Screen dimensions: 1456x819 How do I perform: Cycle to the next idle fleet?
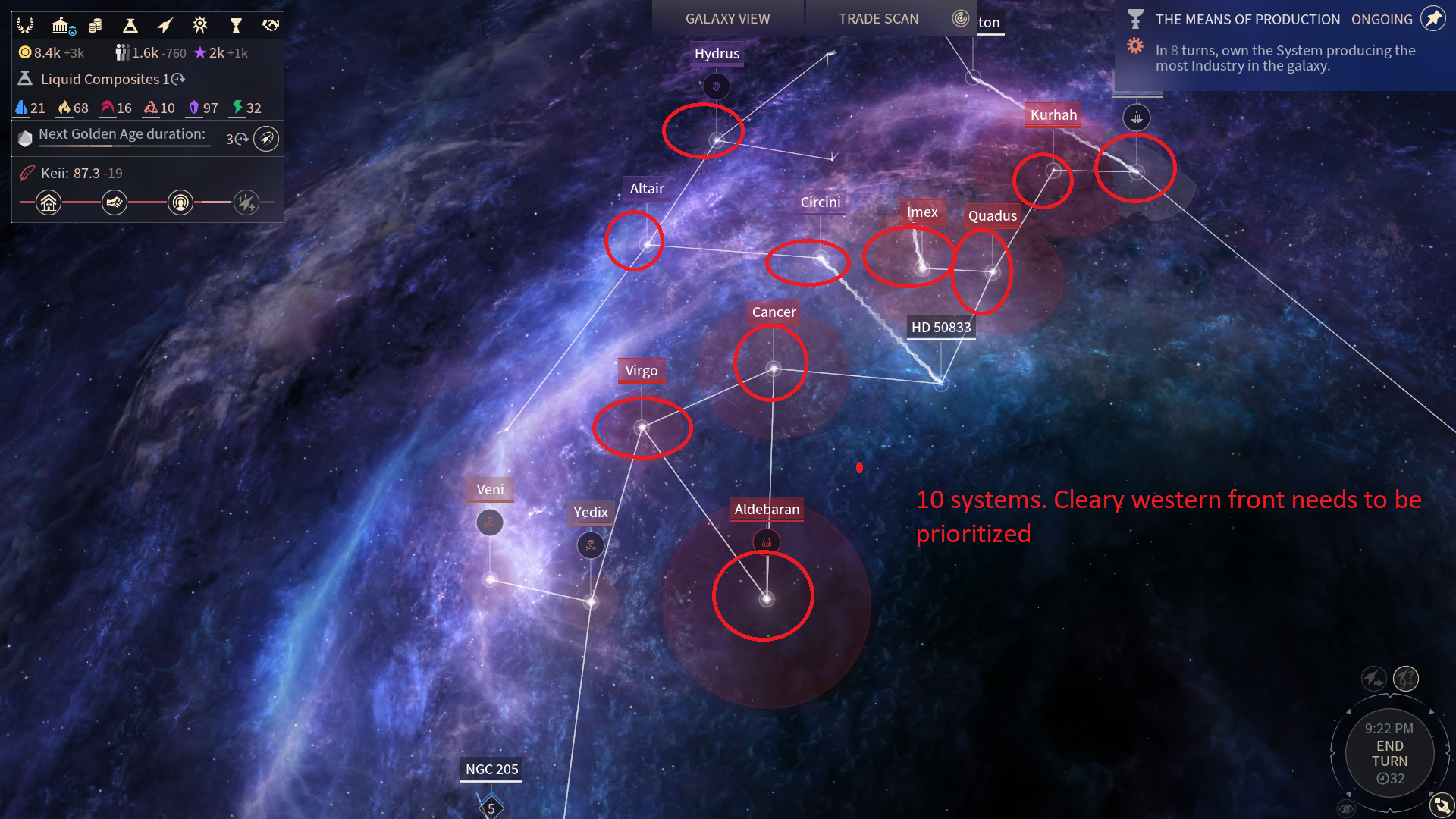(x=1373, y=678)
